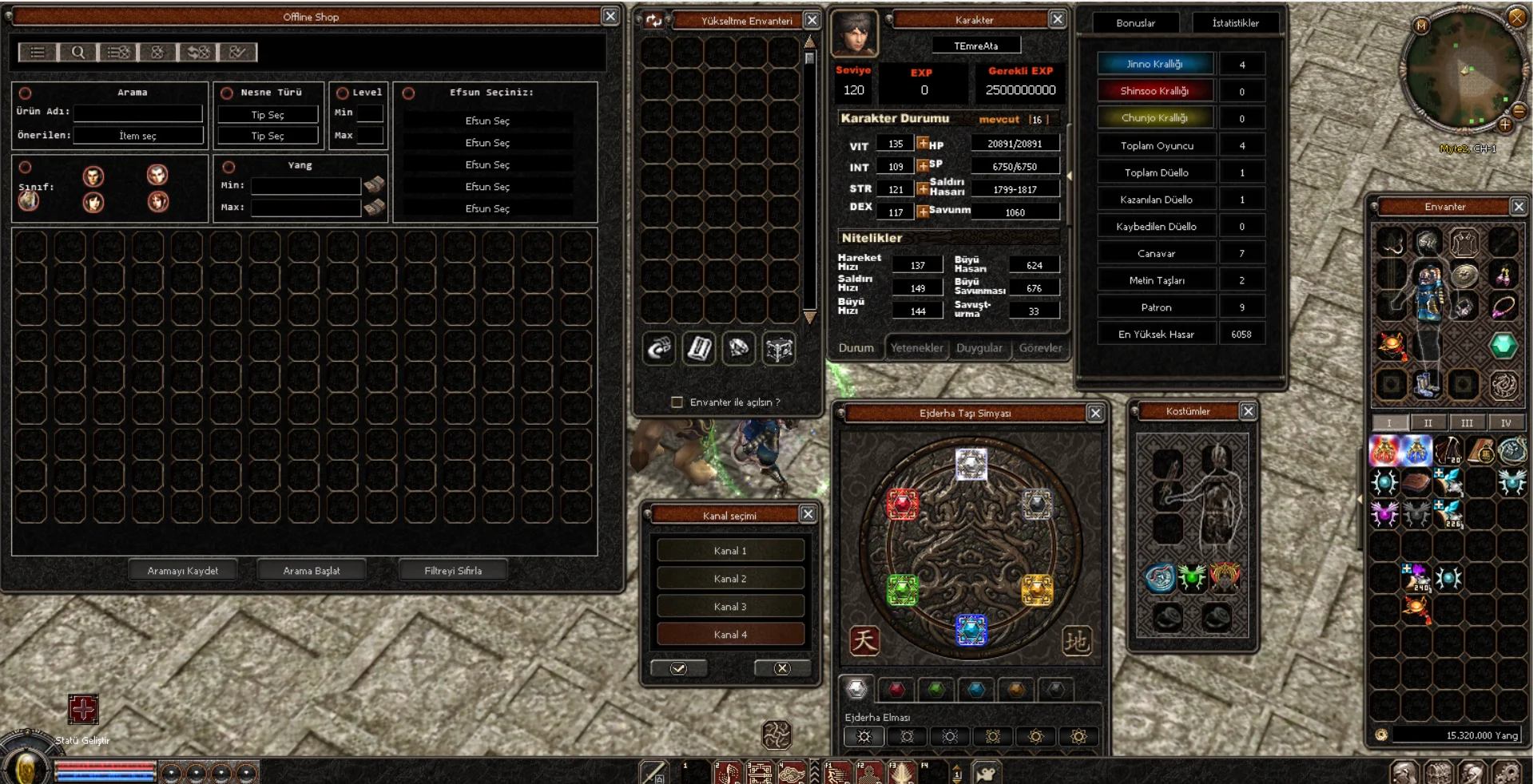Close the Karakter window

1057,19
